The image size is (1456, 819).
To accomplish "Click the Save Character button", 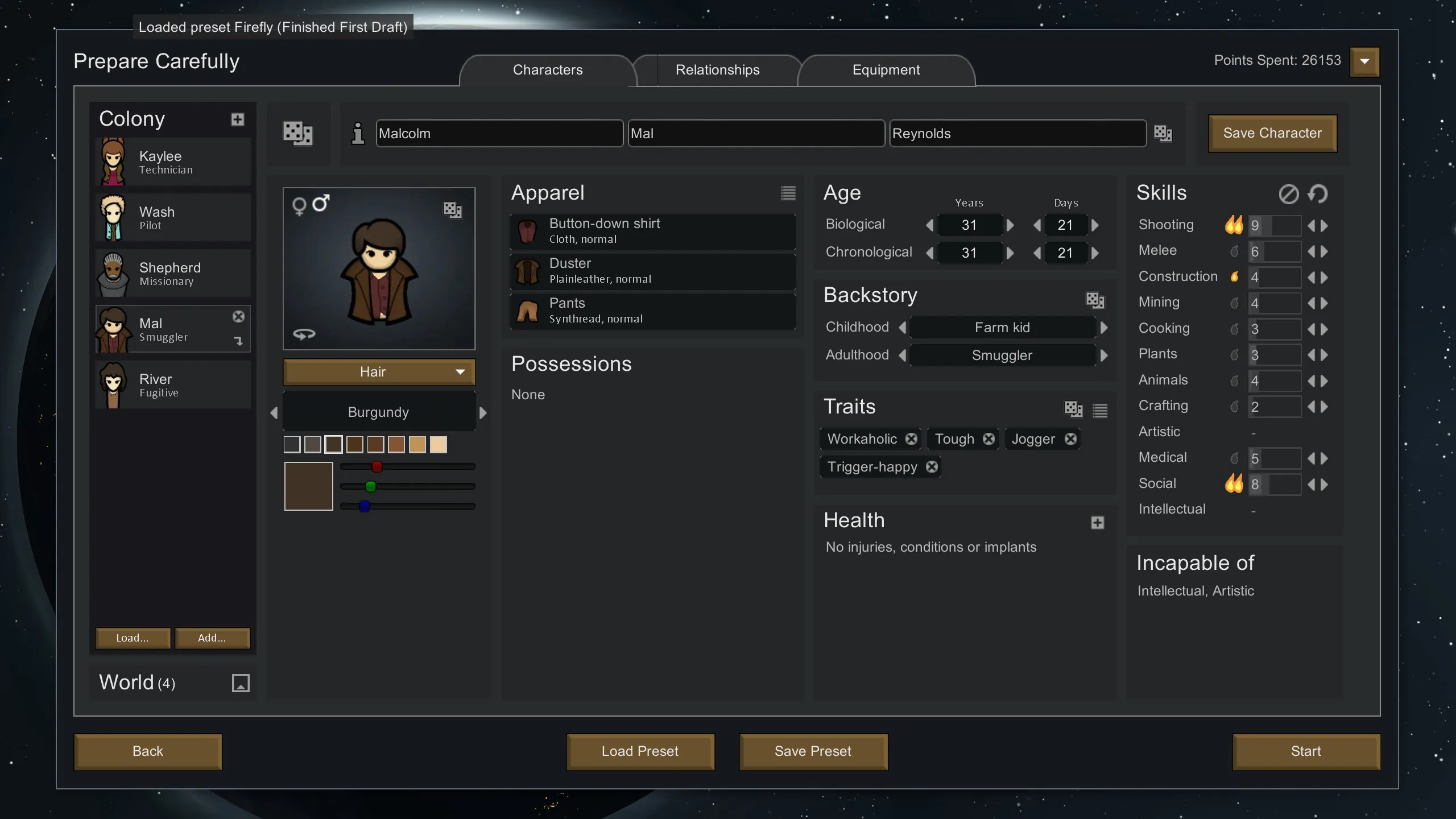I will click(1272, 133).
